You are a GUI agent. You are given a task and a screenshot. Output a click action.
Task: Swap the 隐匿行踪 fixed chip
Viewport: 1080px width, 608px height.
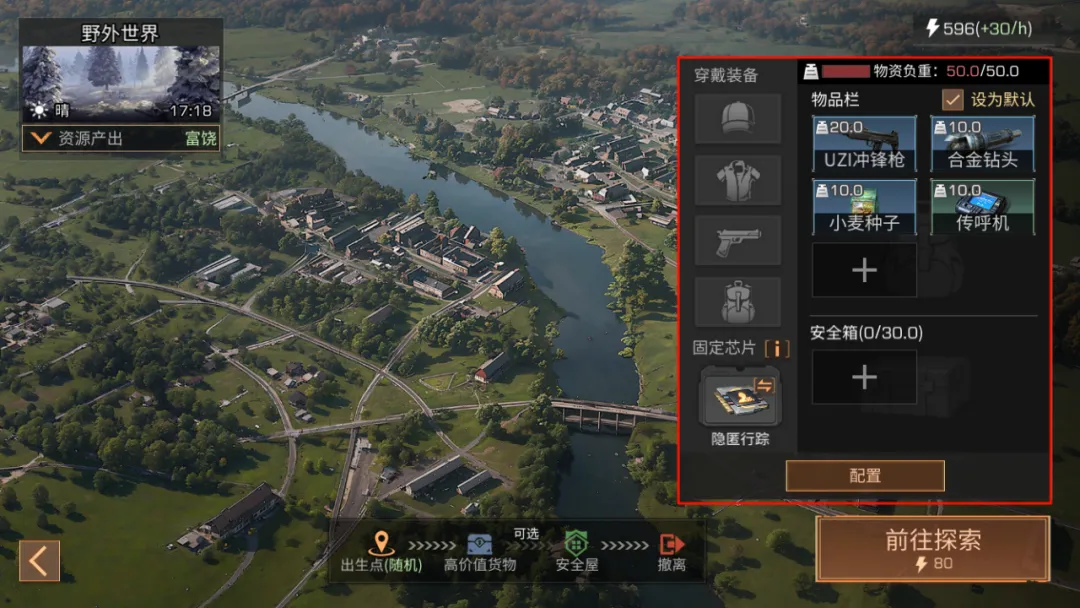[x=740, y=396]
